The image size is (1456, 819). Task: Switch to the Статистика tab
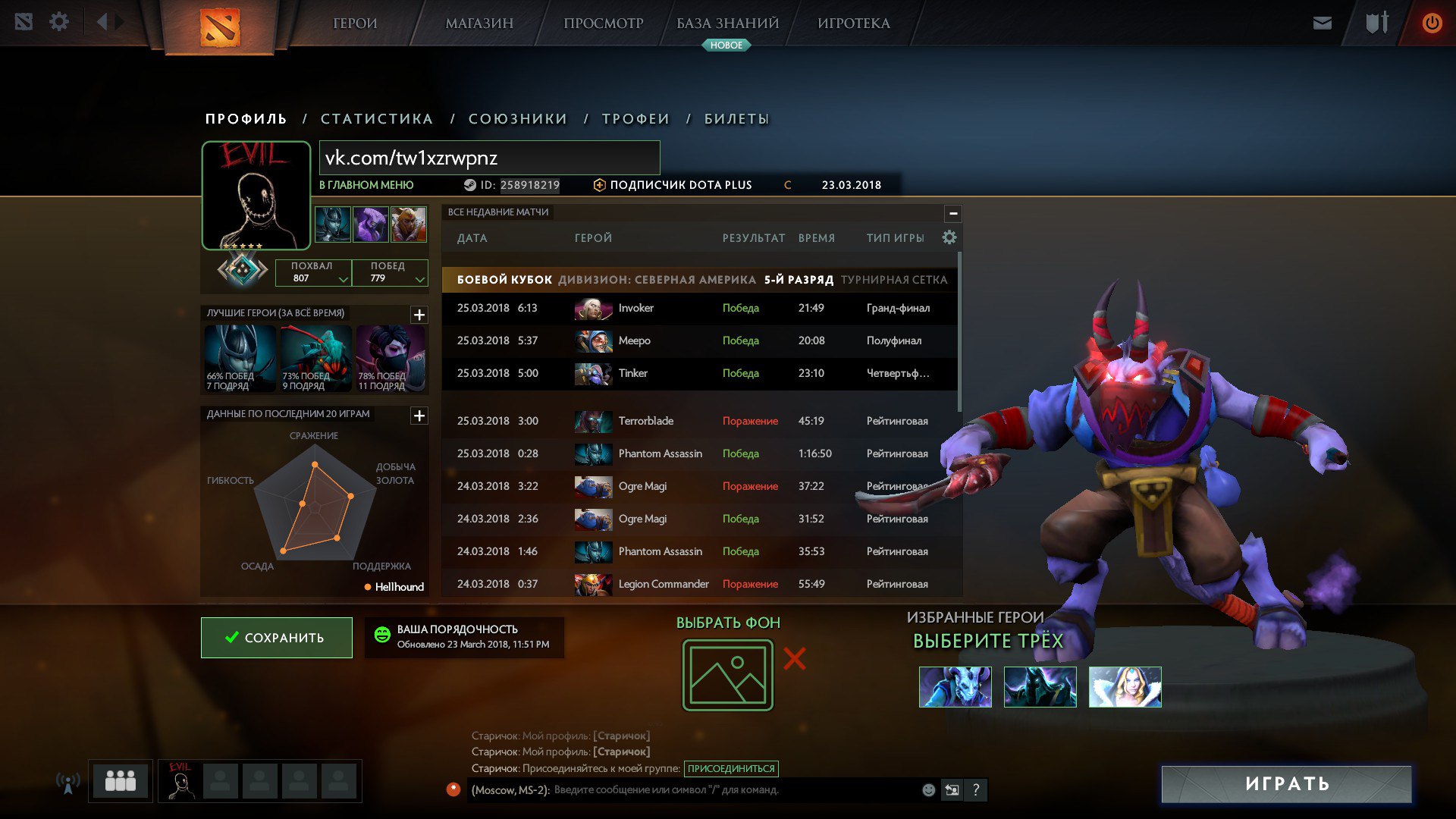click(377, 119)
